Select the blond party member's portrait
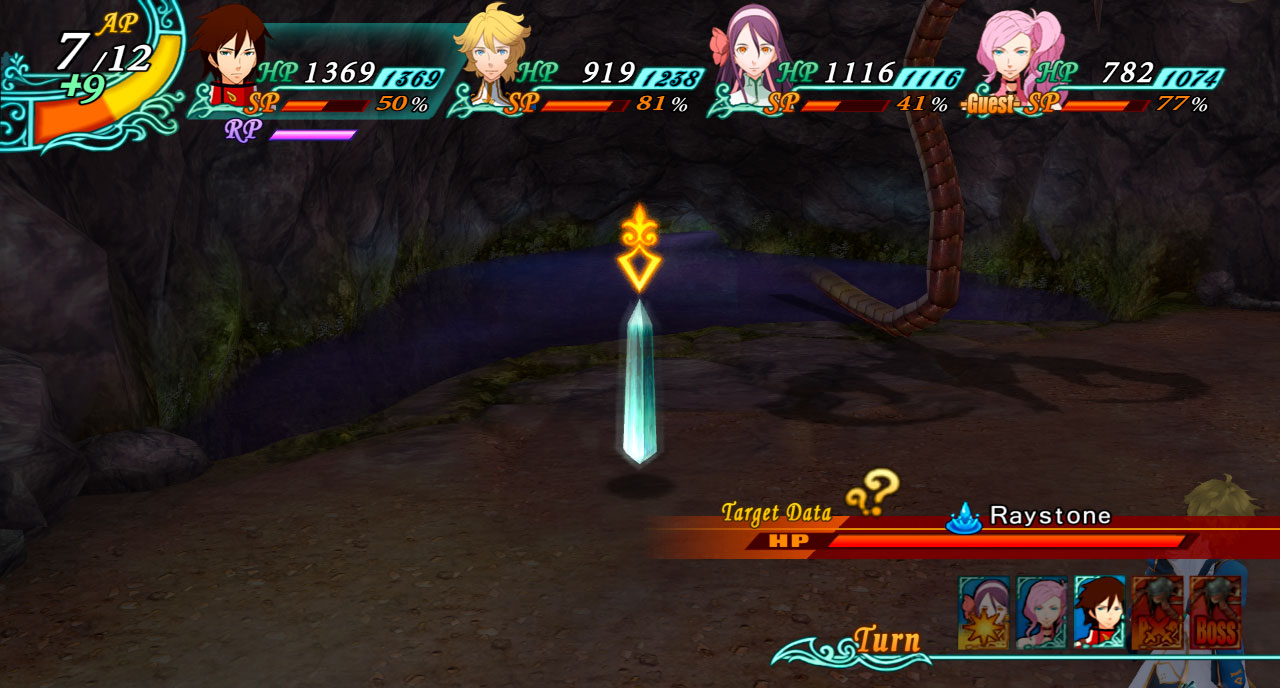1280x688 pixels. pyautogui.click(x=491, y=48)
